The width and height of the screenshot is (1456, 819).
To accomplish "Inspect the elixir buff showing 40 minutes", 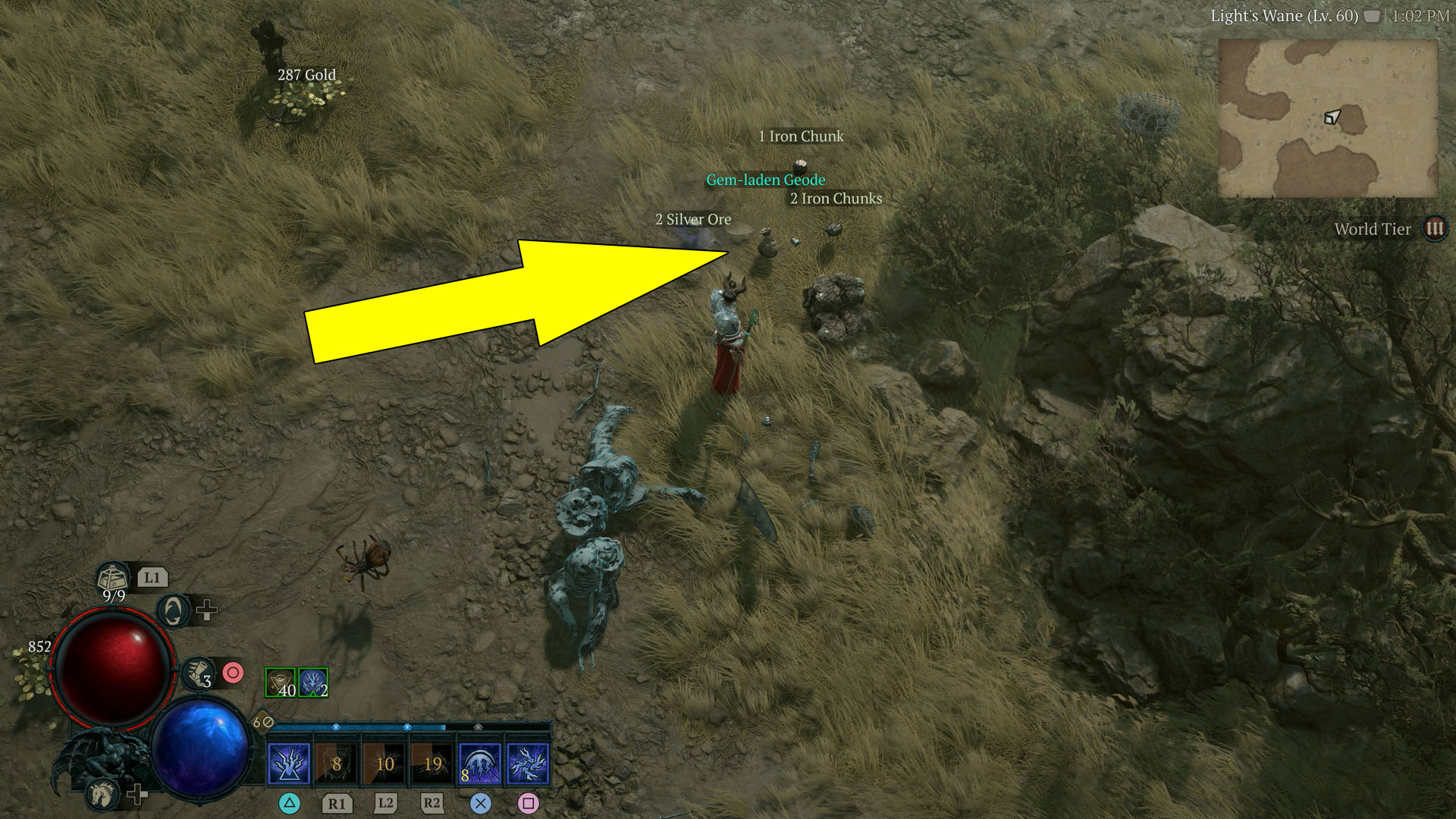I will [280, 682].
